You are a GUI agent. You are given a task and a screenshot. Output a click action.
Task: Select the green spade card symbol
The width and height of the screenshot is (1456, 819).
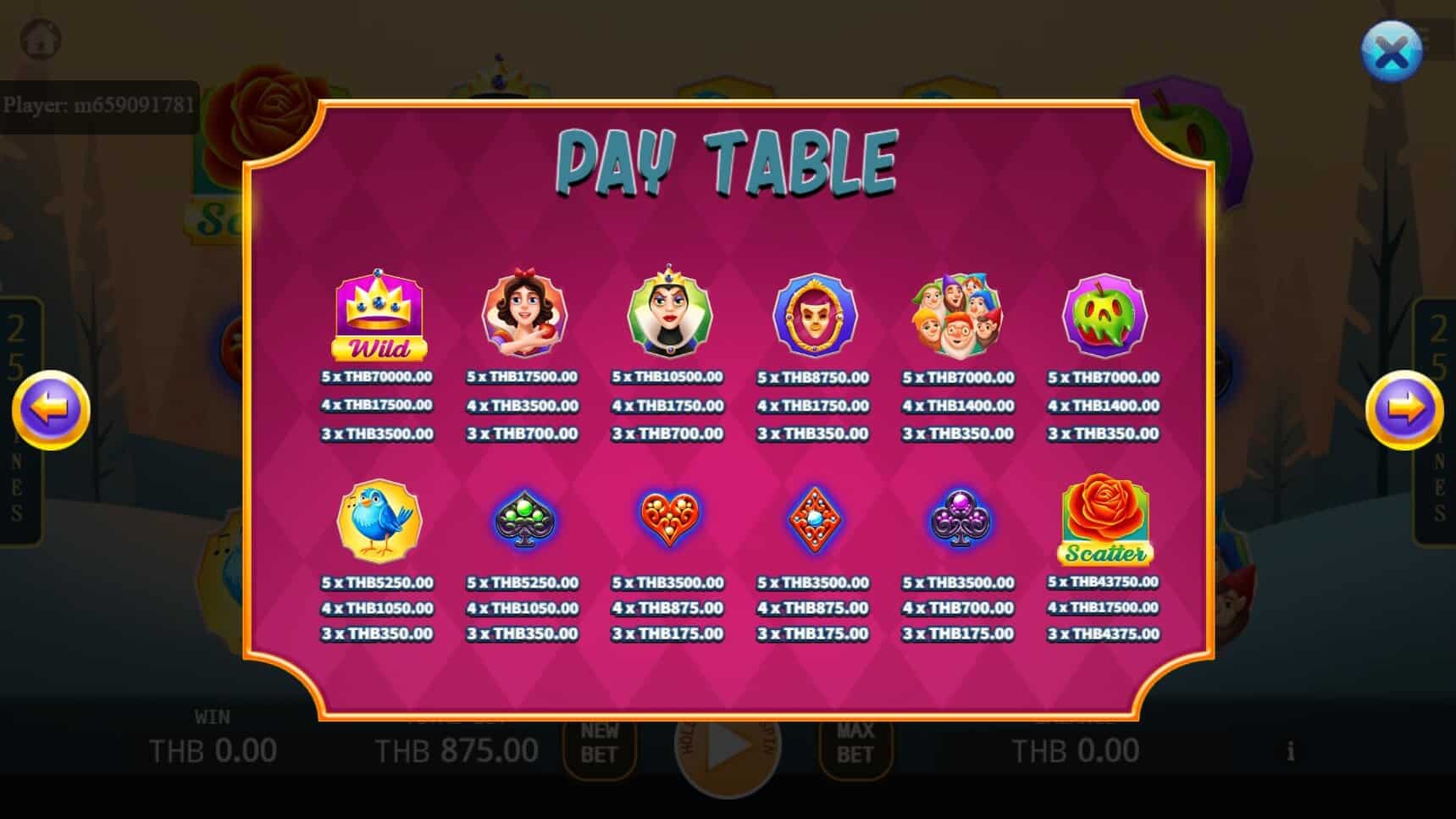(523, 520)
